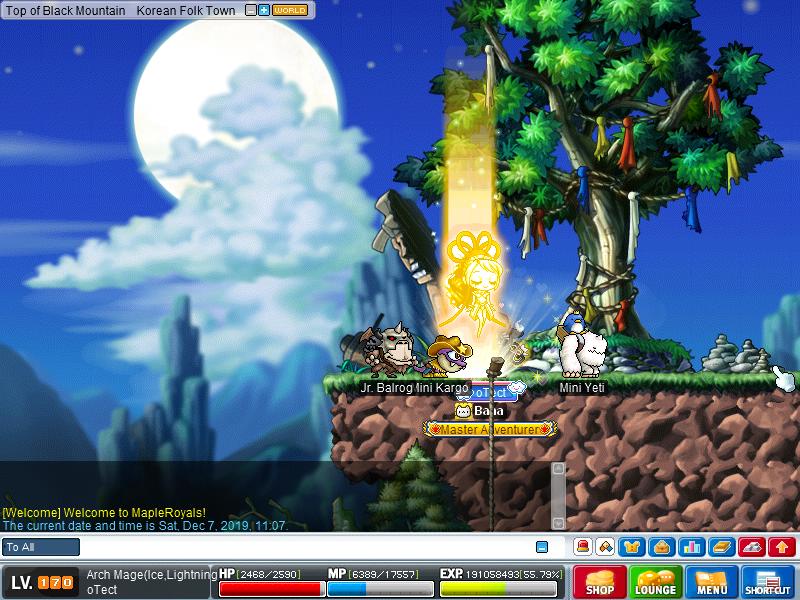
Task: Click the red up-arrow icon
Action: 782,547
